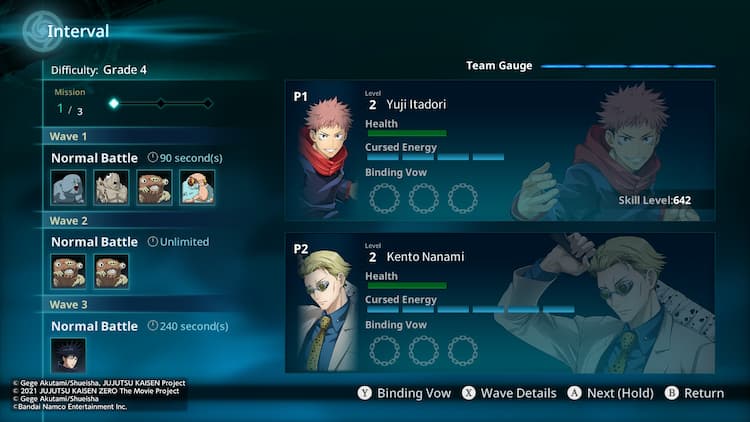The image size is (750, 422).
Task: Open the Wave 3 Normal Battle entry
Action: [95, 326]
